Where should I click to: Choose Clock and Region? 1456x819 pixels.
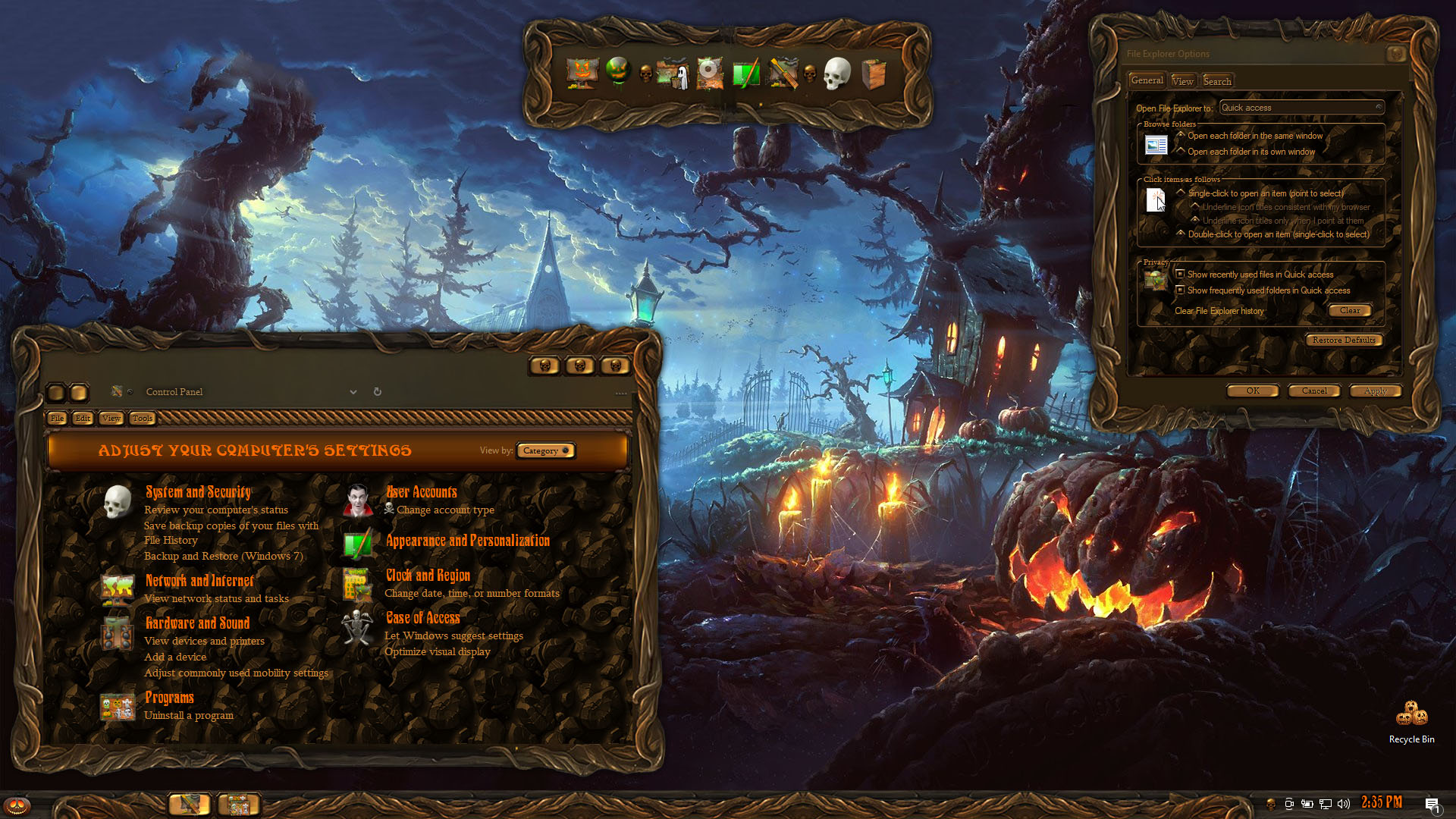[428, 576]
